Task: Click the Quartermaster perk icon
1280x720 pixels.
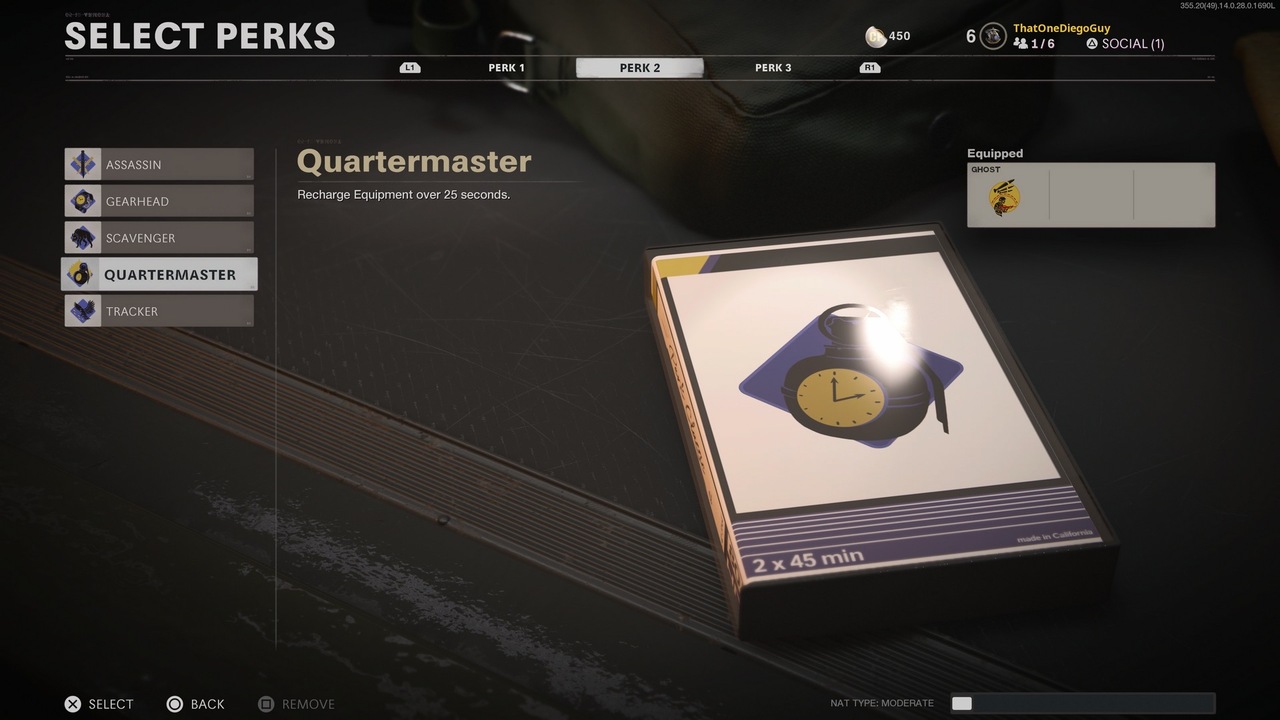Action: coord(82,274)
